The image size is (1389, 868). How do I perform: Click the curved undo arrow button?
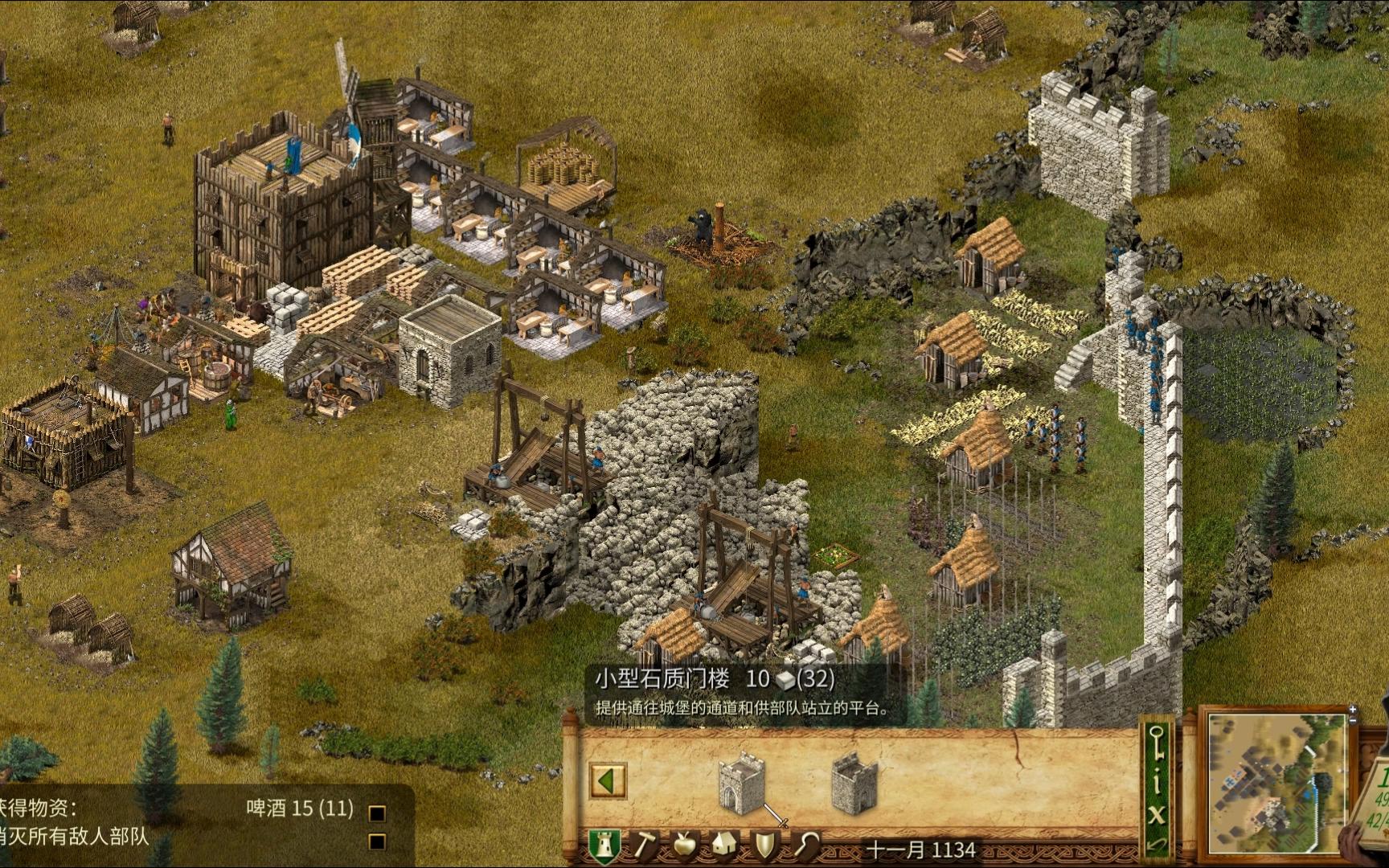pyautogui.click(x=1156, y=844)
